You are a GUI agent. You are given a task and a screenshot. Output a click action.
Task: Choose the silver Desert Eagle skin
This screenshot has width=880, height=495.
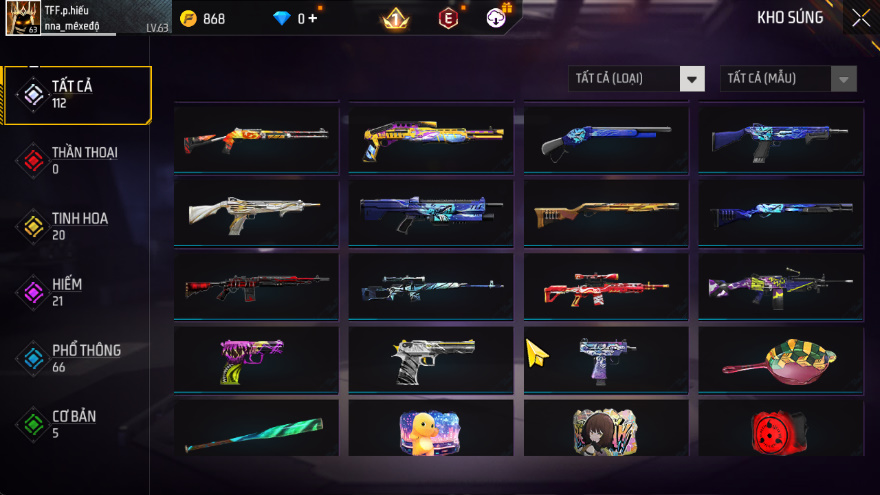pos(431,360)
